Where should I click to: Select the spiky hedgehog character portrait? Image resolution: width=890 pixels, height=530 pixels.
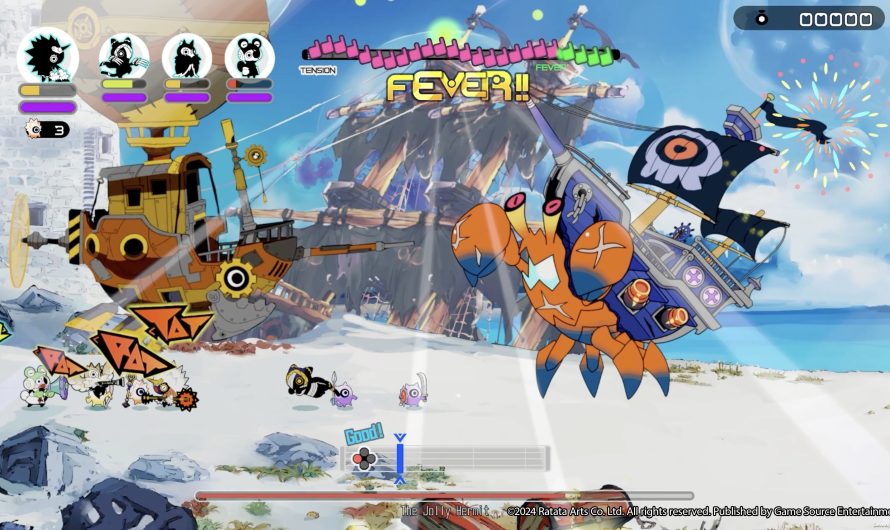(x=47, y=56)
